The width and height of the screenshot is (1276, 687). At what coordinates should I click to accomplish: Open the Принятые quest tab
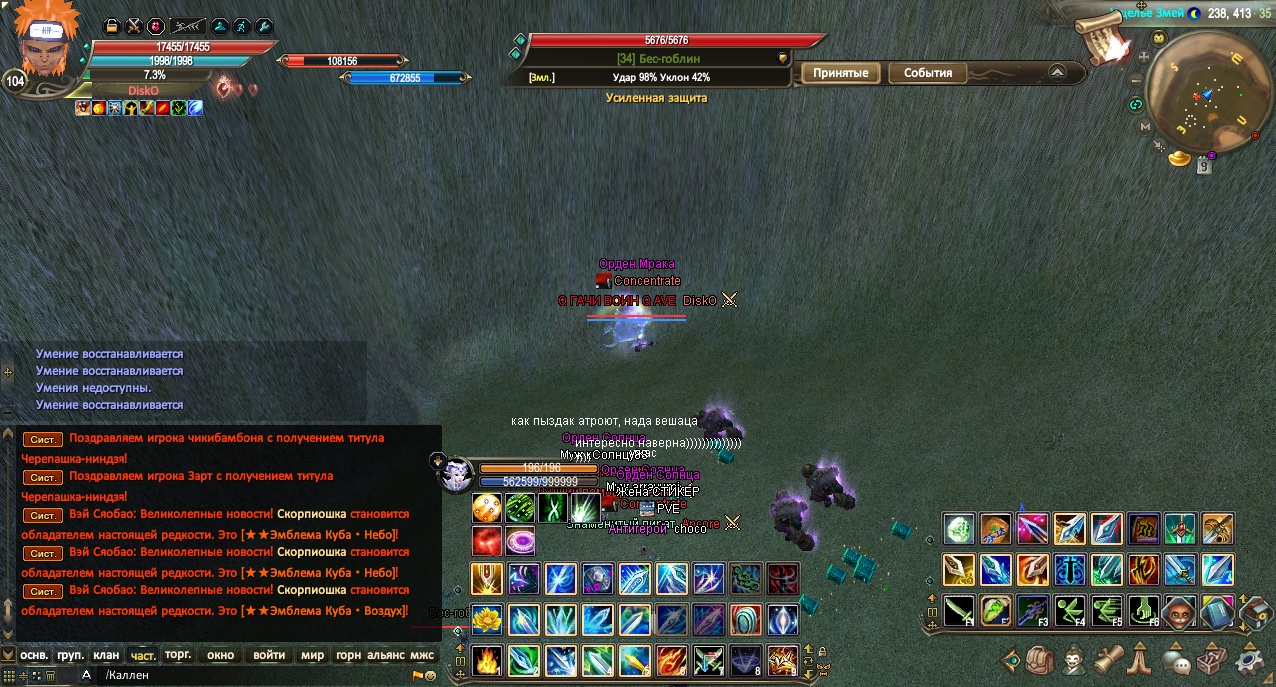(x=840, y=73)
